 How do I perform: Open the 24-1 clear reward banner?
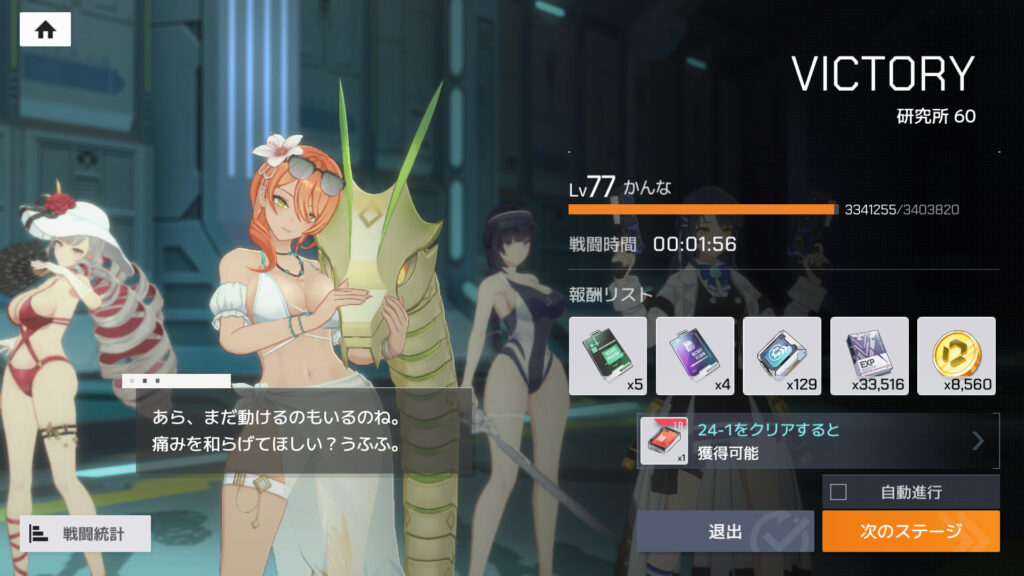point(817,441)
